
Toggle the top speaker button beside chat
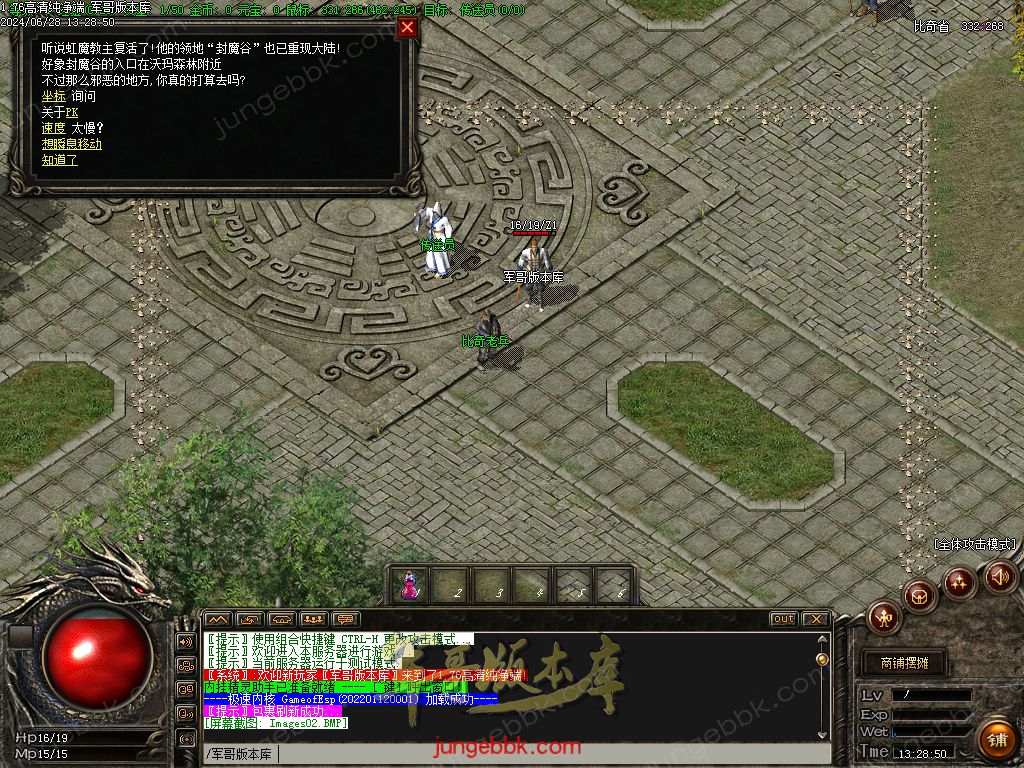185,641
